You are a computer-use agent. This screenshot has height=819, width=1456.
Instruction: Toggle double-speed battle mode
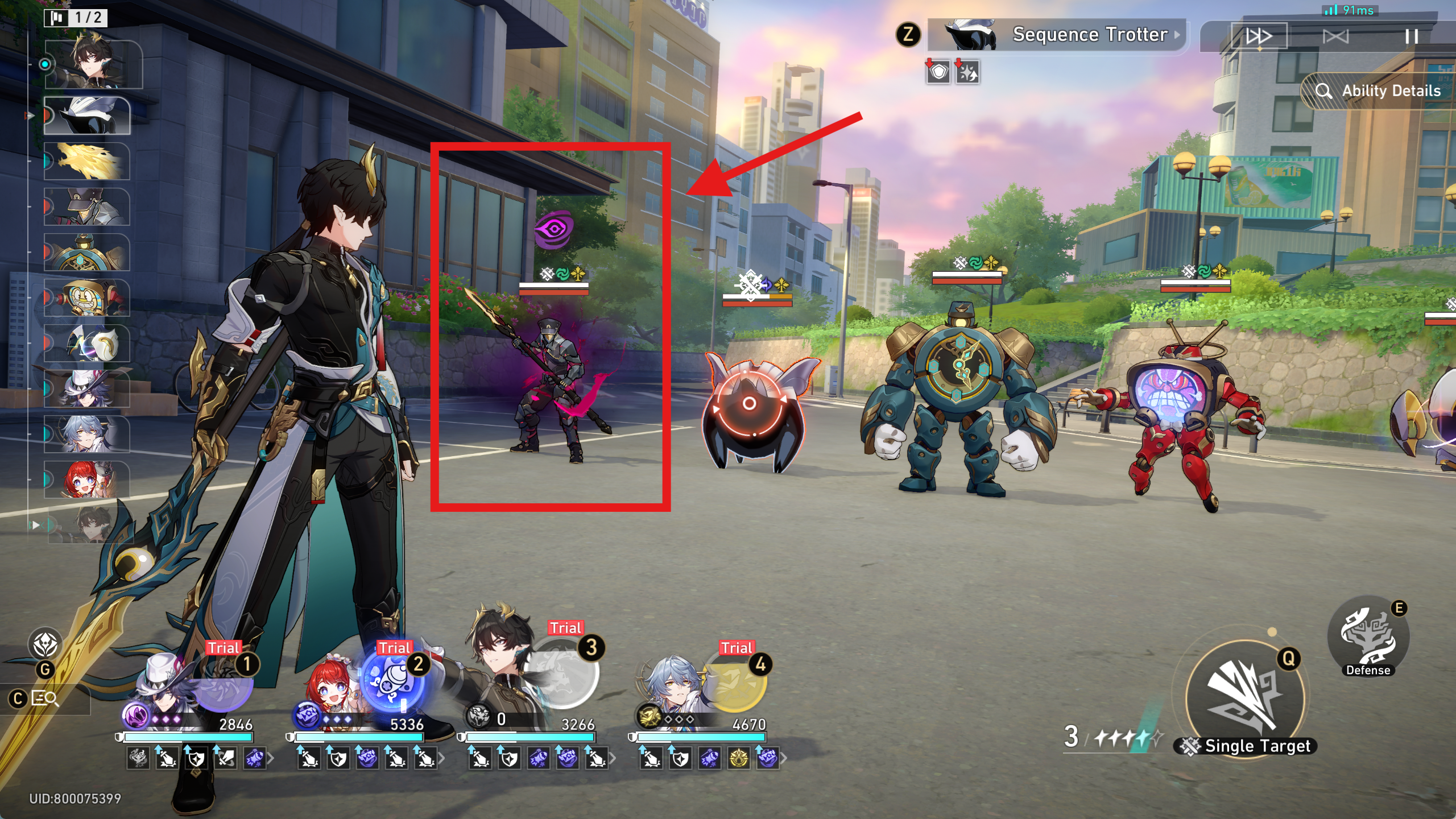(1259, 37)
